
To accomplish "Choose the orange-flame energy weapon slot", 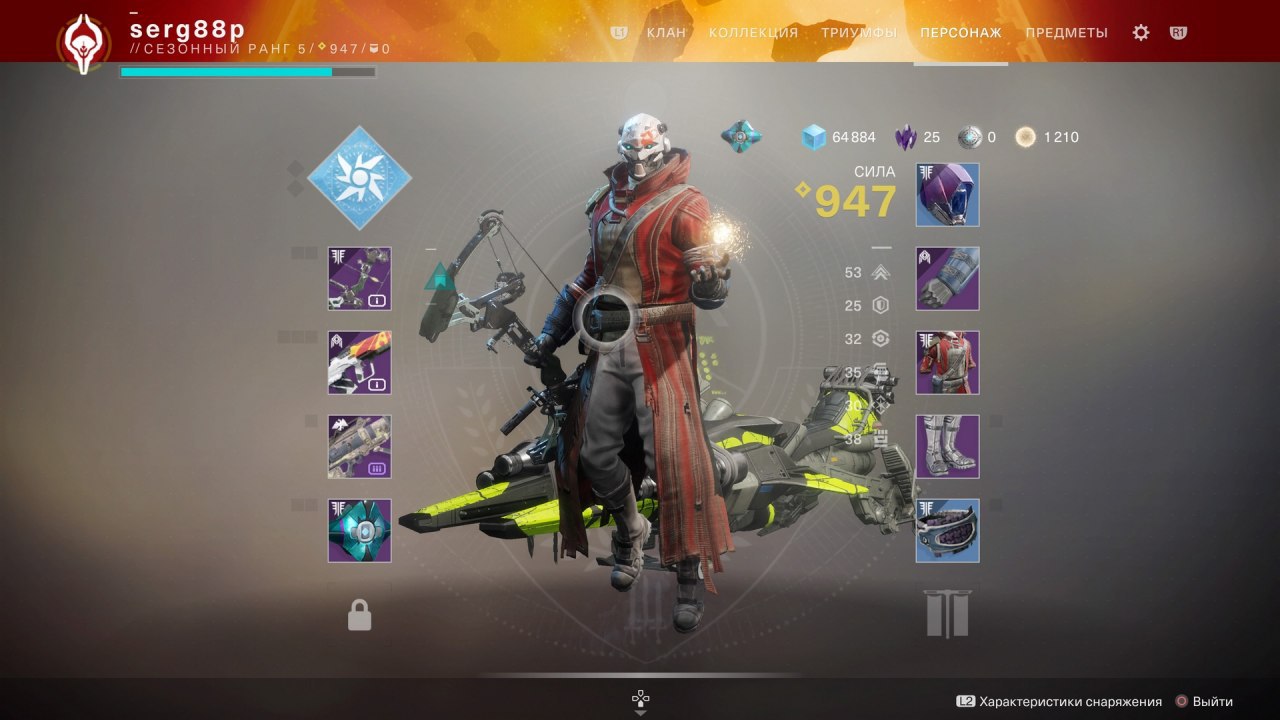I will click(x=359, y=363).
